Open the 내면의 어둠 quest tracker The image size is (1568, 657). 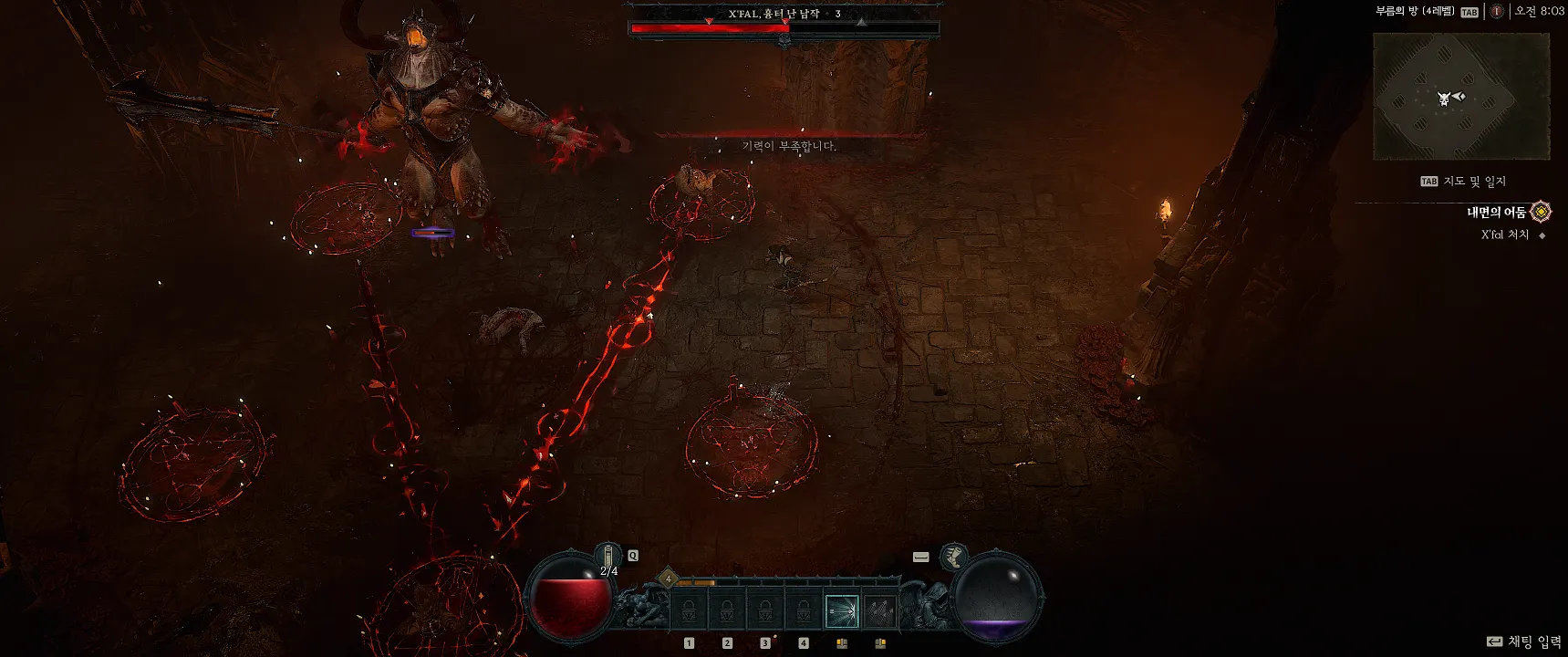coord(1496,213)
